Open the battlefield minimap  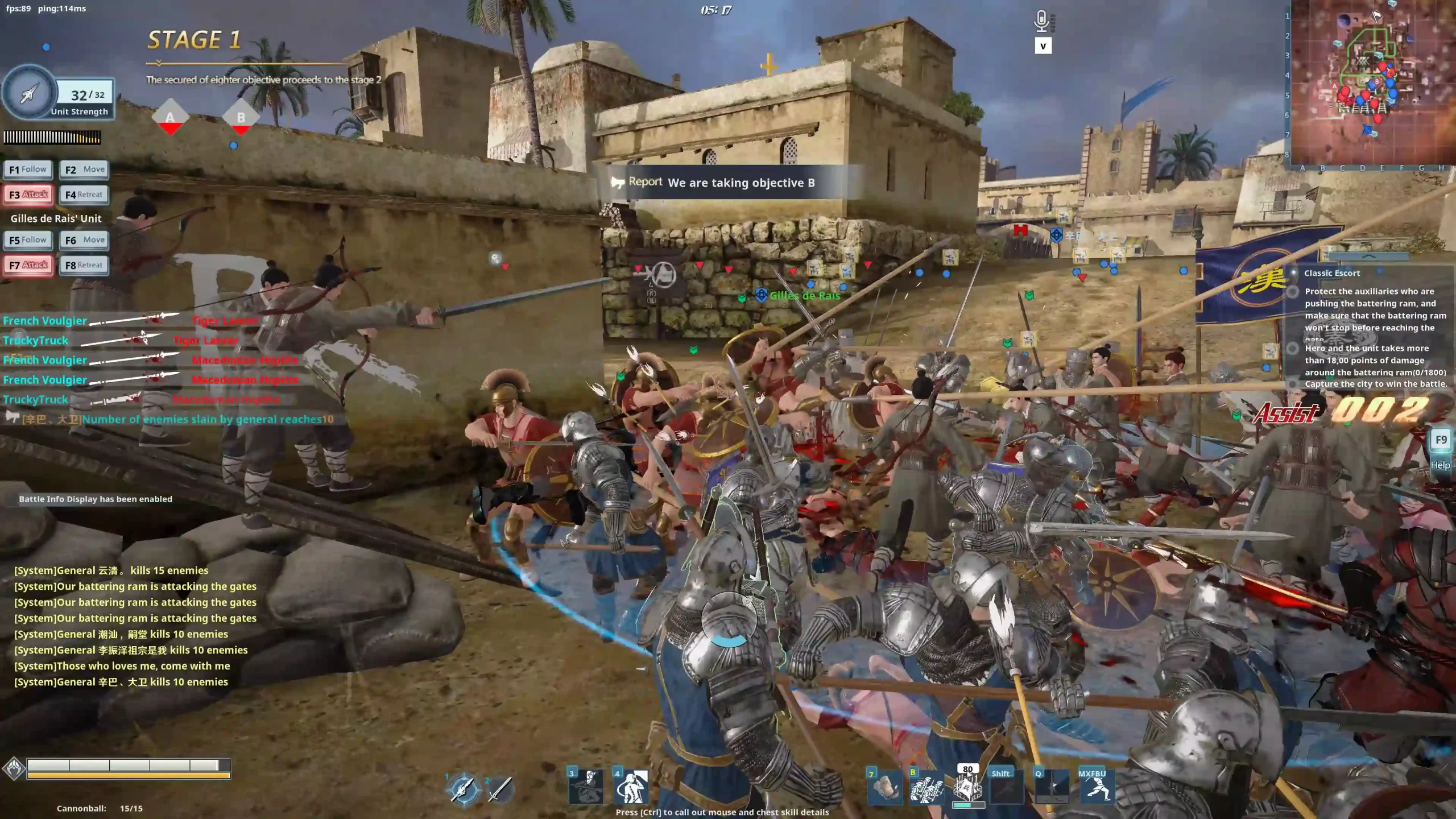point(1372,82)
